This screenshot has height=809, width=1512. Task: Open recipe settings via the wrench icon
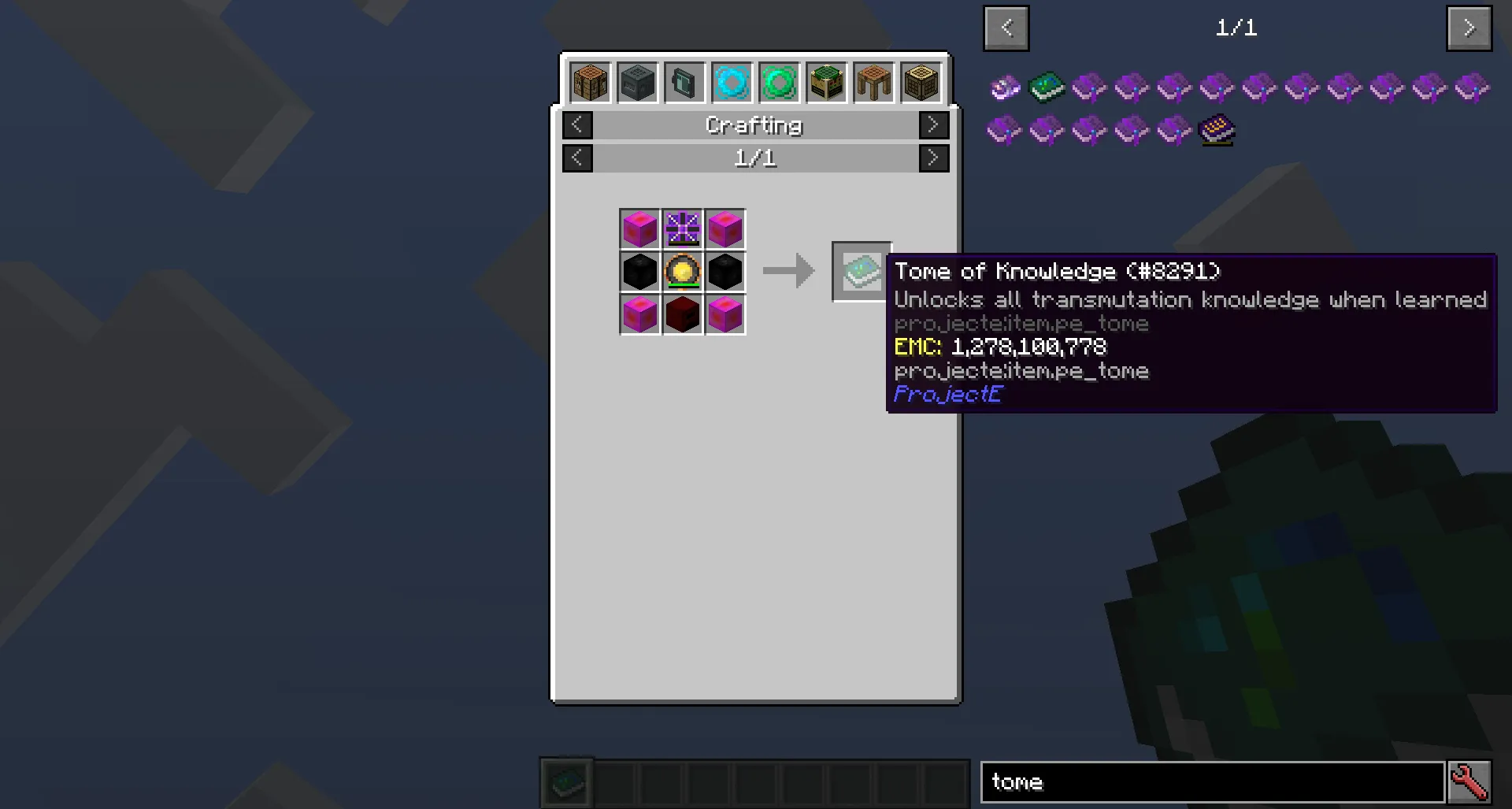(1472, 781)
